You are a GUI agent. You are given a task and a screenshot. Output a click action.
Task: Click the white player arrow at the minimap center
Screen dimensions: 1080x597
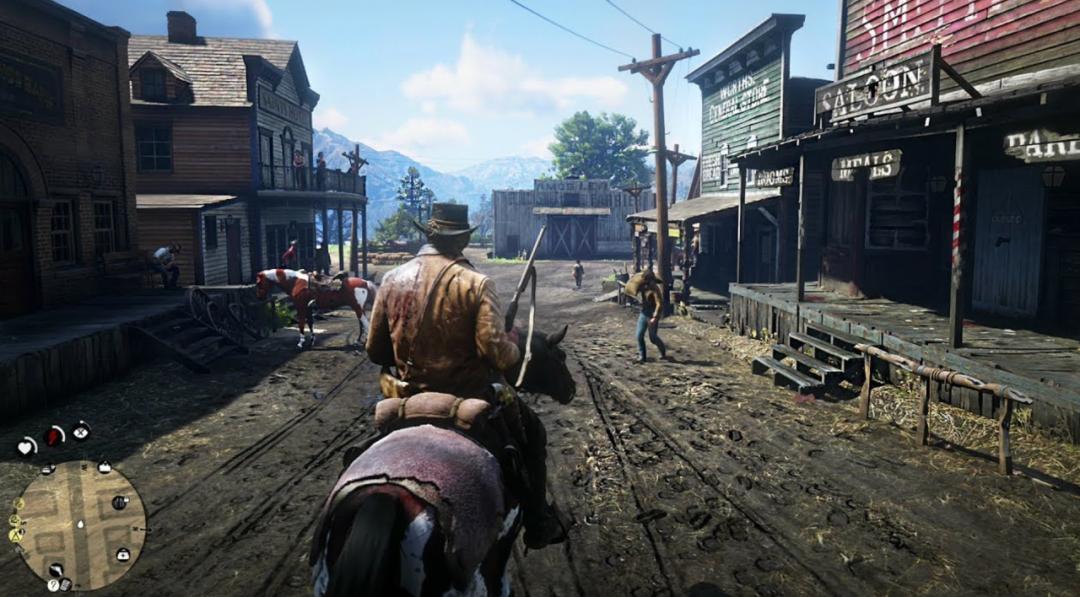pyautogui.click(x=79, y=525)
